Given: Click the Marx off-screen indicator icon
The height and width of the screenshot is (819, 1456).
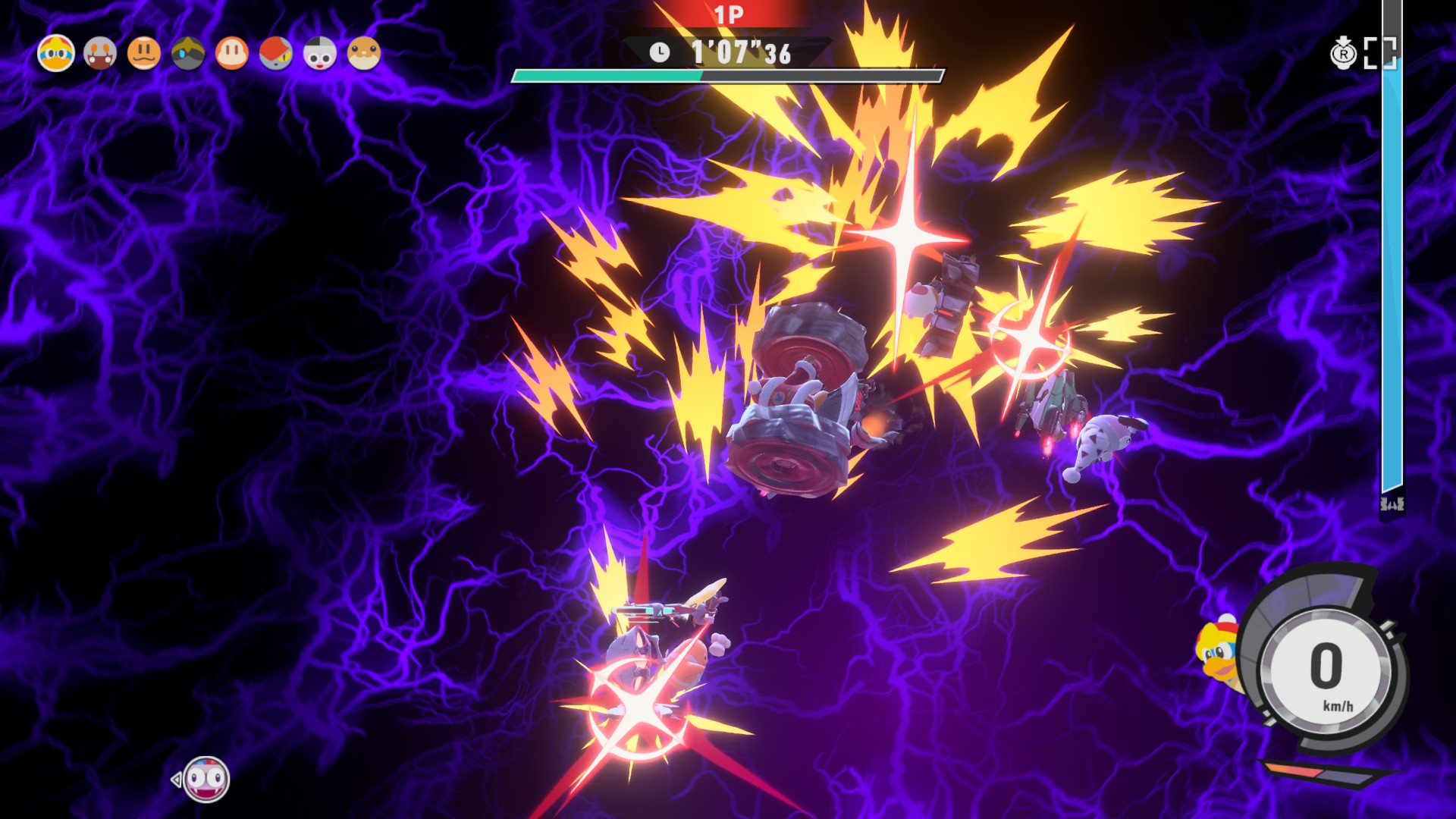Looking at the screenshot, I should (x=206, y=779).
